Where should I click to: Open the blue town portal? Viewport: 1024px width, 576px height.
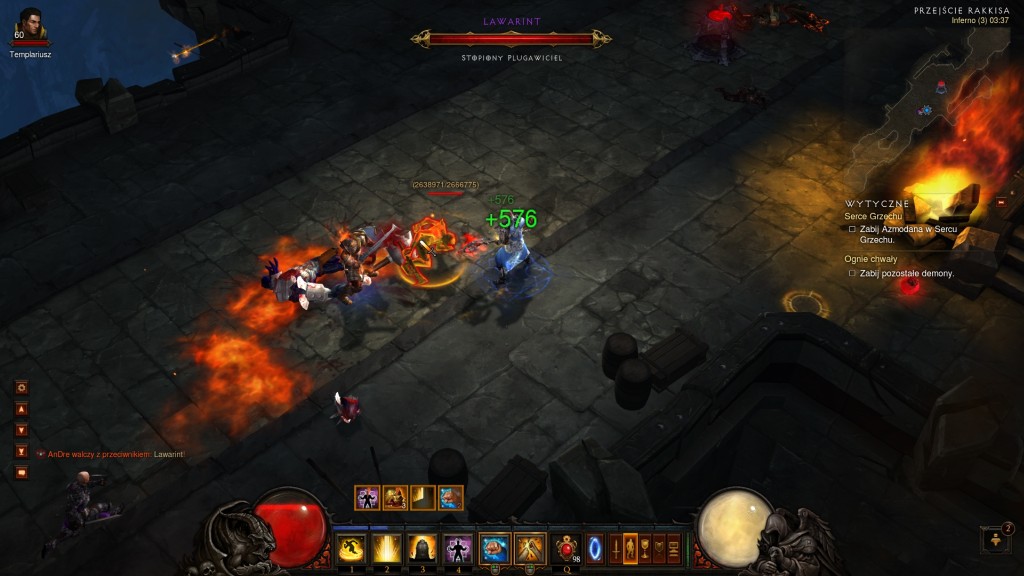coord(595,548)
